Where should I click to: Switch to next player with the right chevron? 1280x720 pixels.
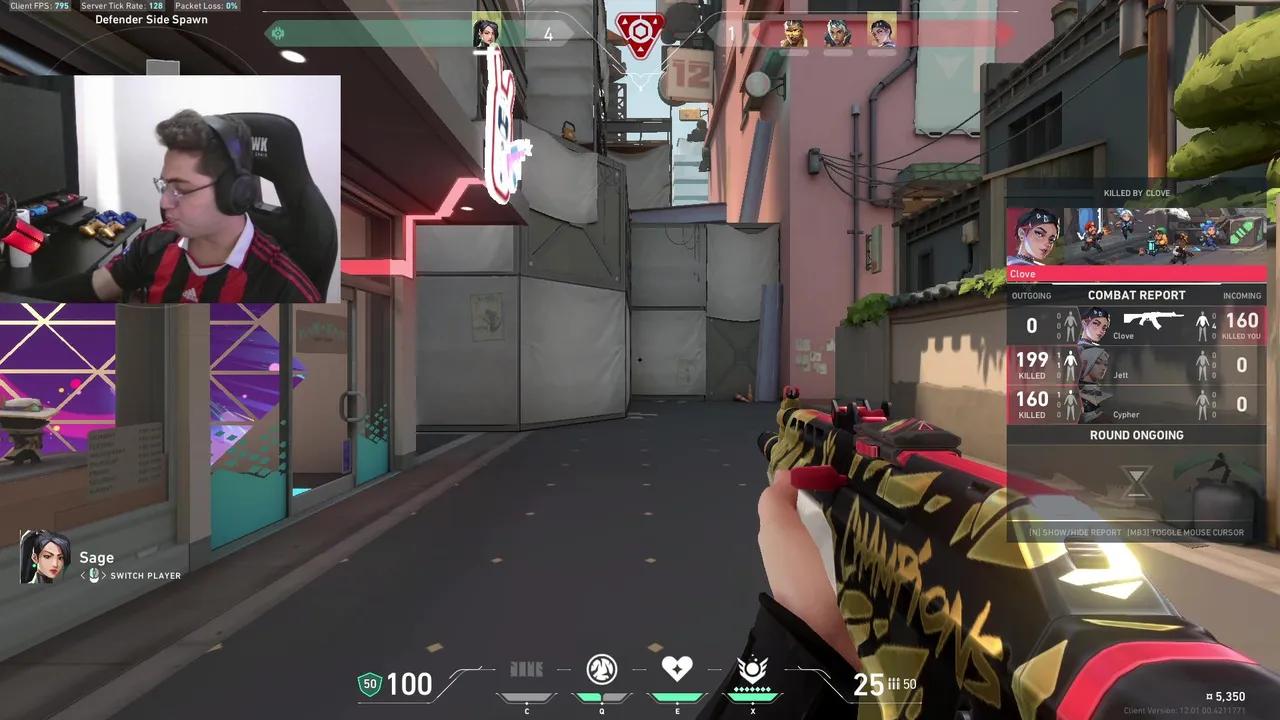pyautogui.click(x=105, y=576)
